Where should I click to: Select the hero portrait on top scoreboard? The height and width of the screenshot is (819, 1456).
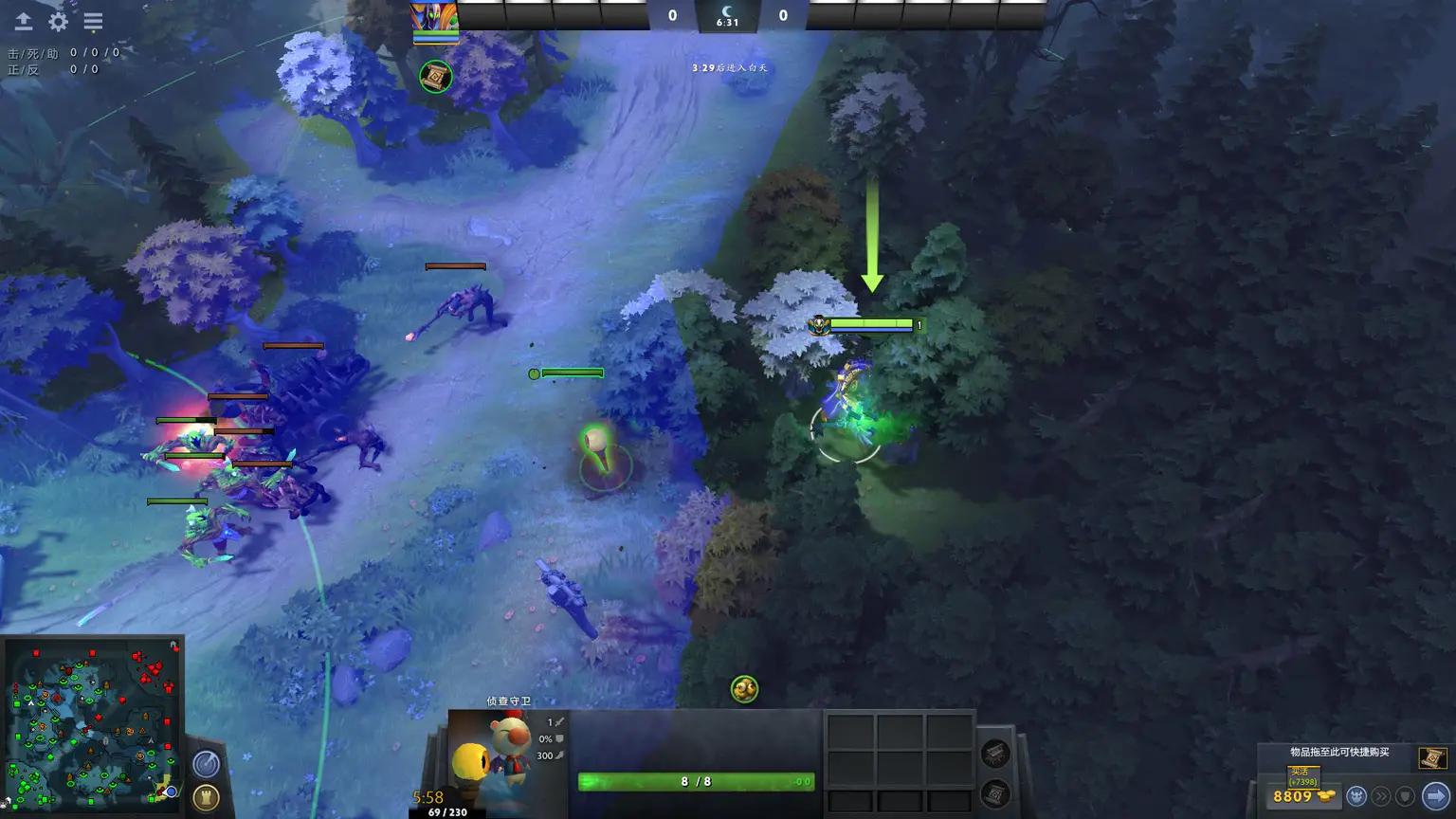[x=433, y=15]
